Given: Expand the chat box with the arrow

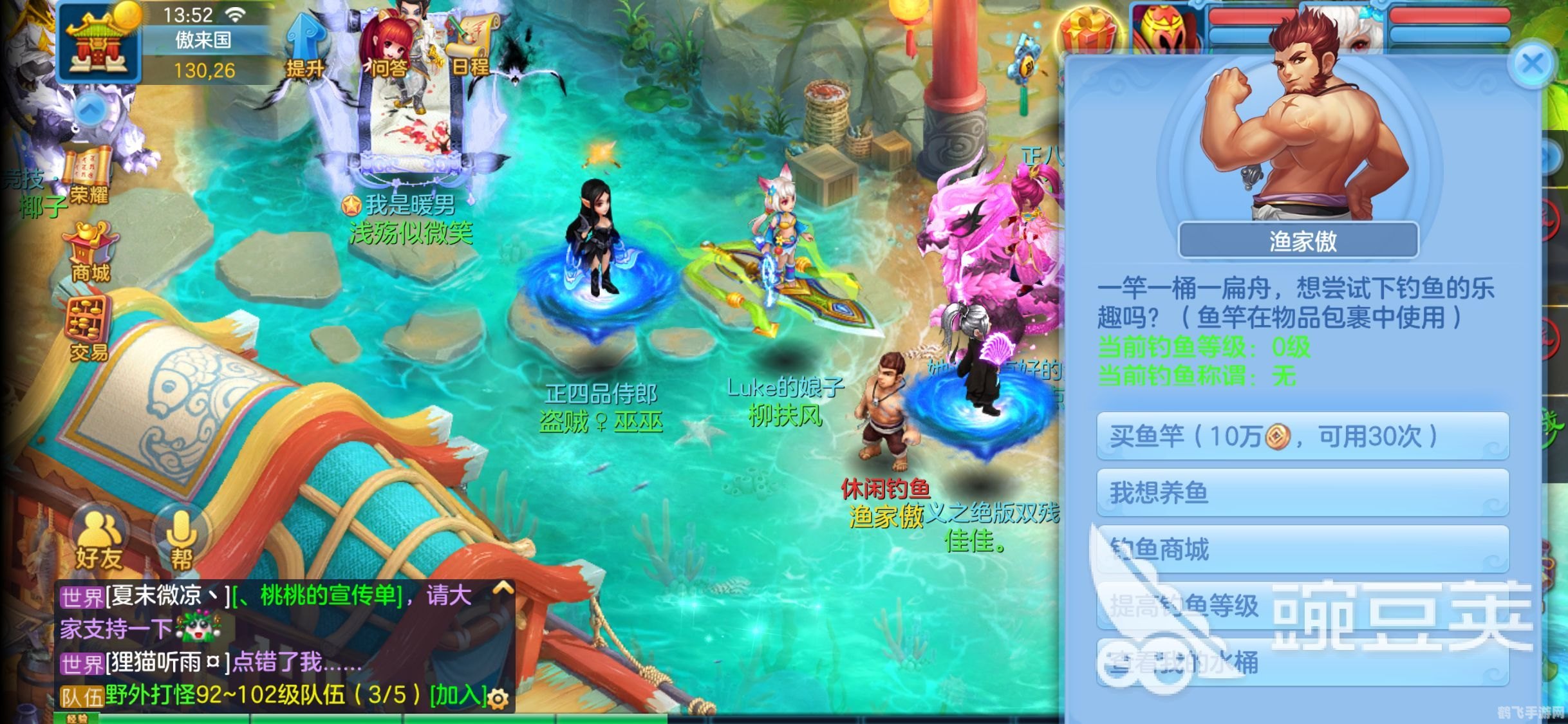Looking at the screenshot, I should [503, 588].
